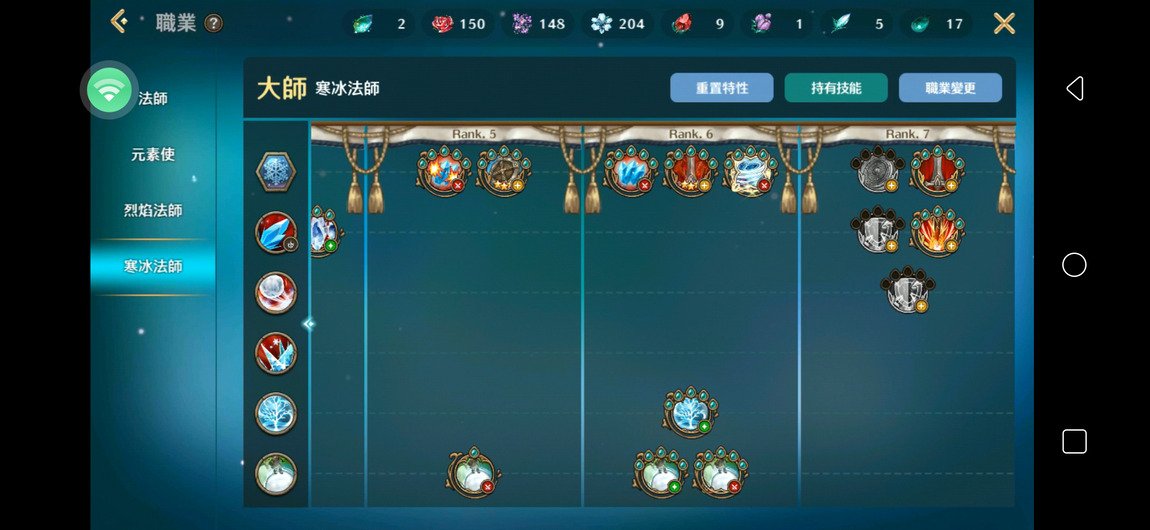1150x530 pixels.
Task: Go back using the arrow beside 職業
Action: point(119,22)
